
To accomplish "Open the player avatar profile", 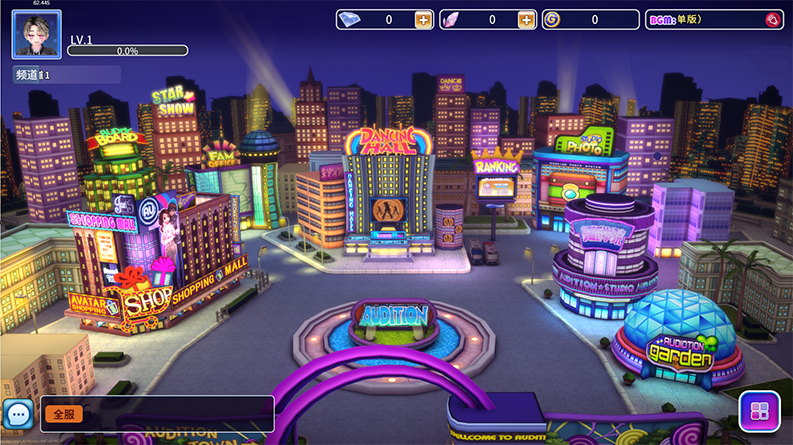I will [x=36, y=34].
